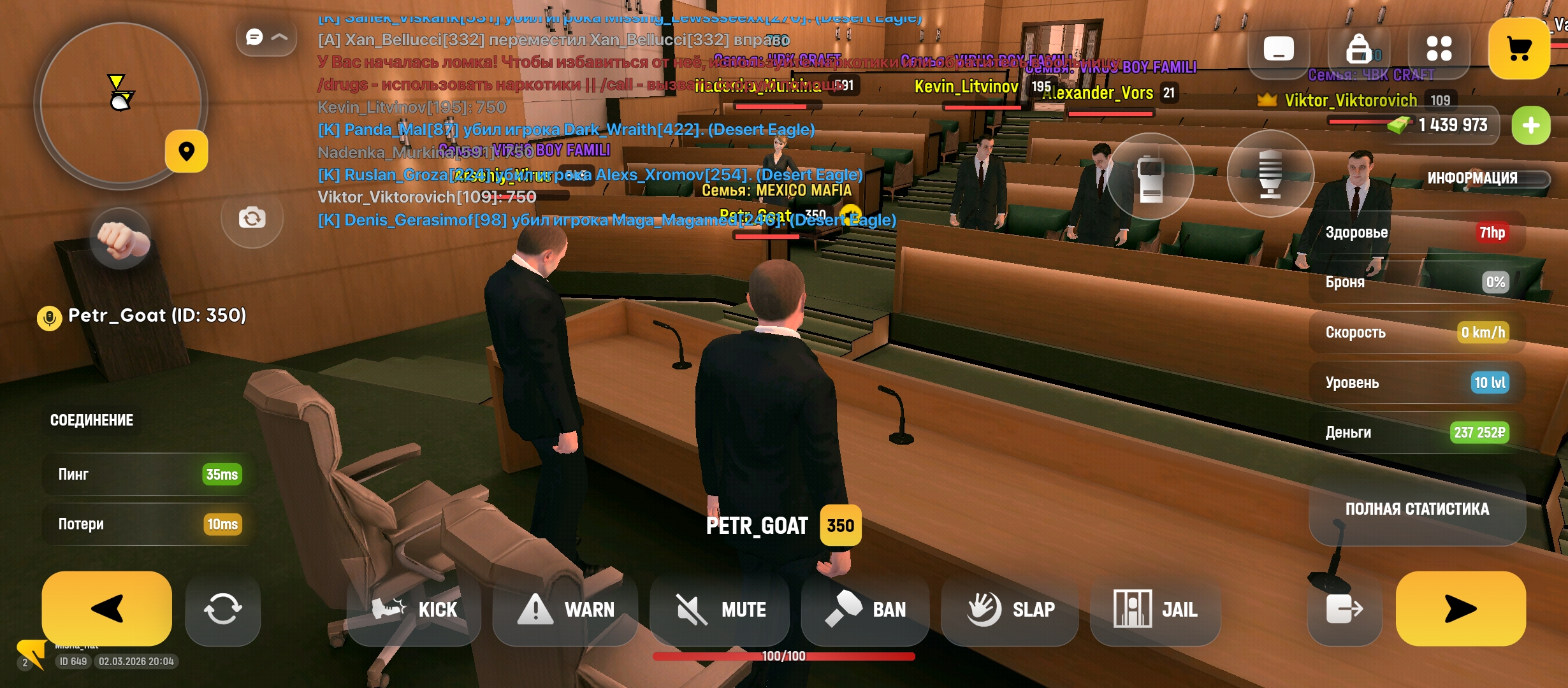Send the player to JAIL
1568x688 pixels.
point(1155,610)
